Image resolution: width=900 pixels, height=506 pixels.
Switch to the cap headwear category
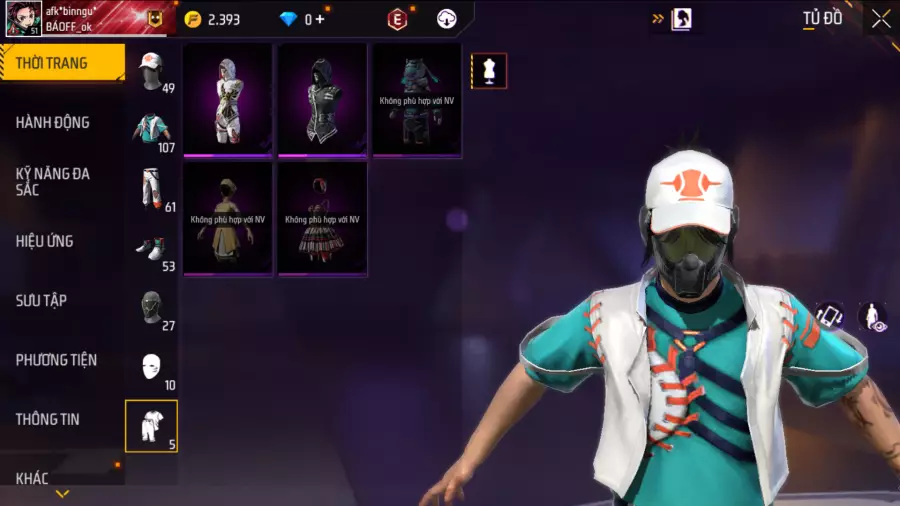coord(152,70)
